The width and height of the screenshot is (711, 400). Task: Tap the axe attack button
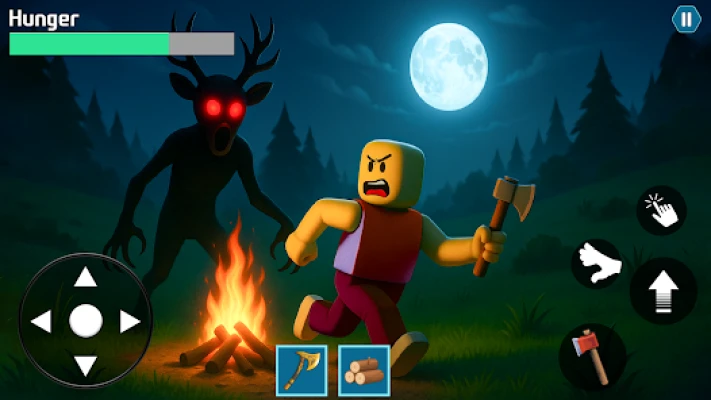pyautogui.click(x=592, y=356)
